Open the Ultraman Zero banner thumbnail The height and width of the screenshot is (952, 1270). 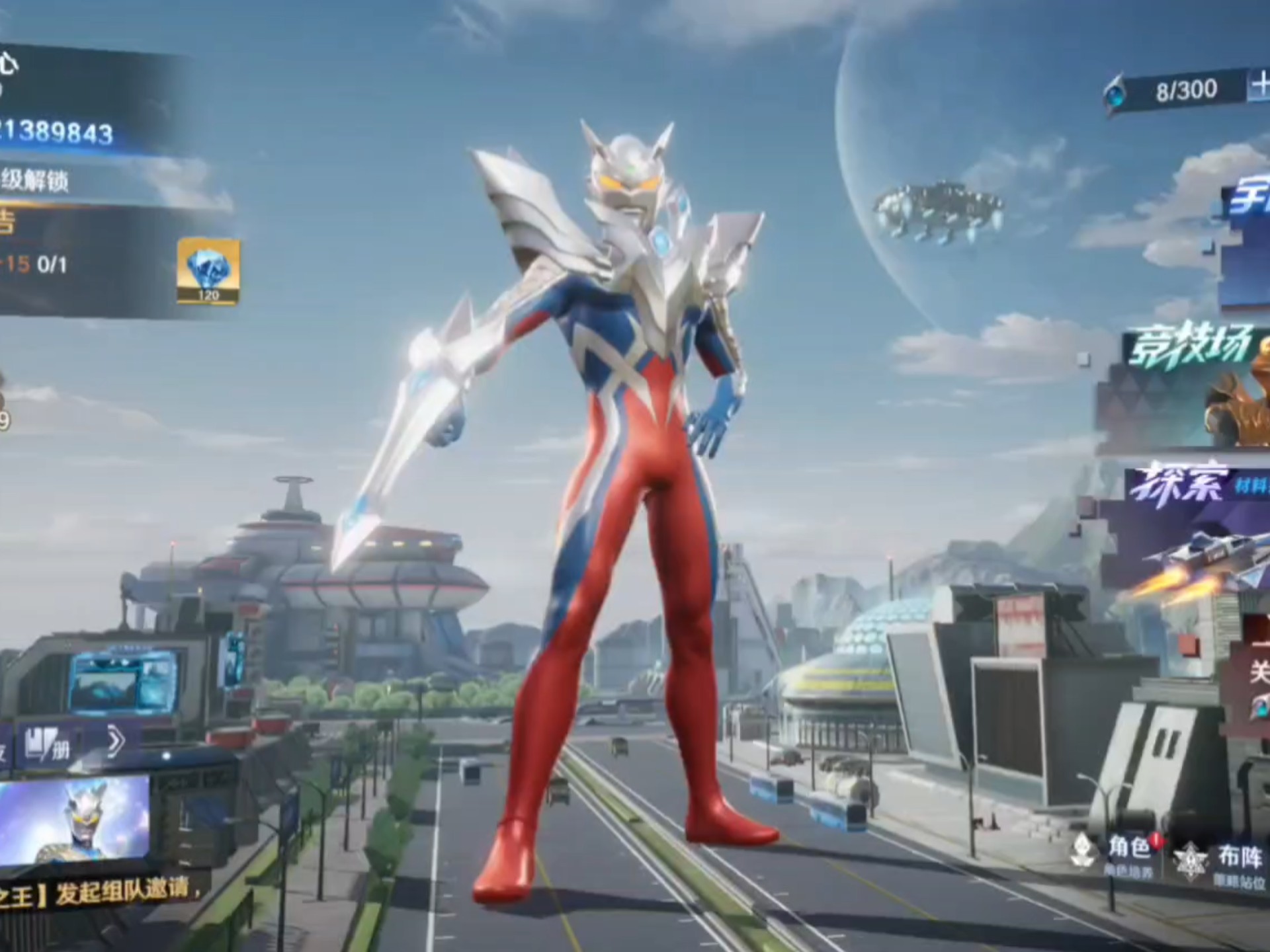coord(74,821)
